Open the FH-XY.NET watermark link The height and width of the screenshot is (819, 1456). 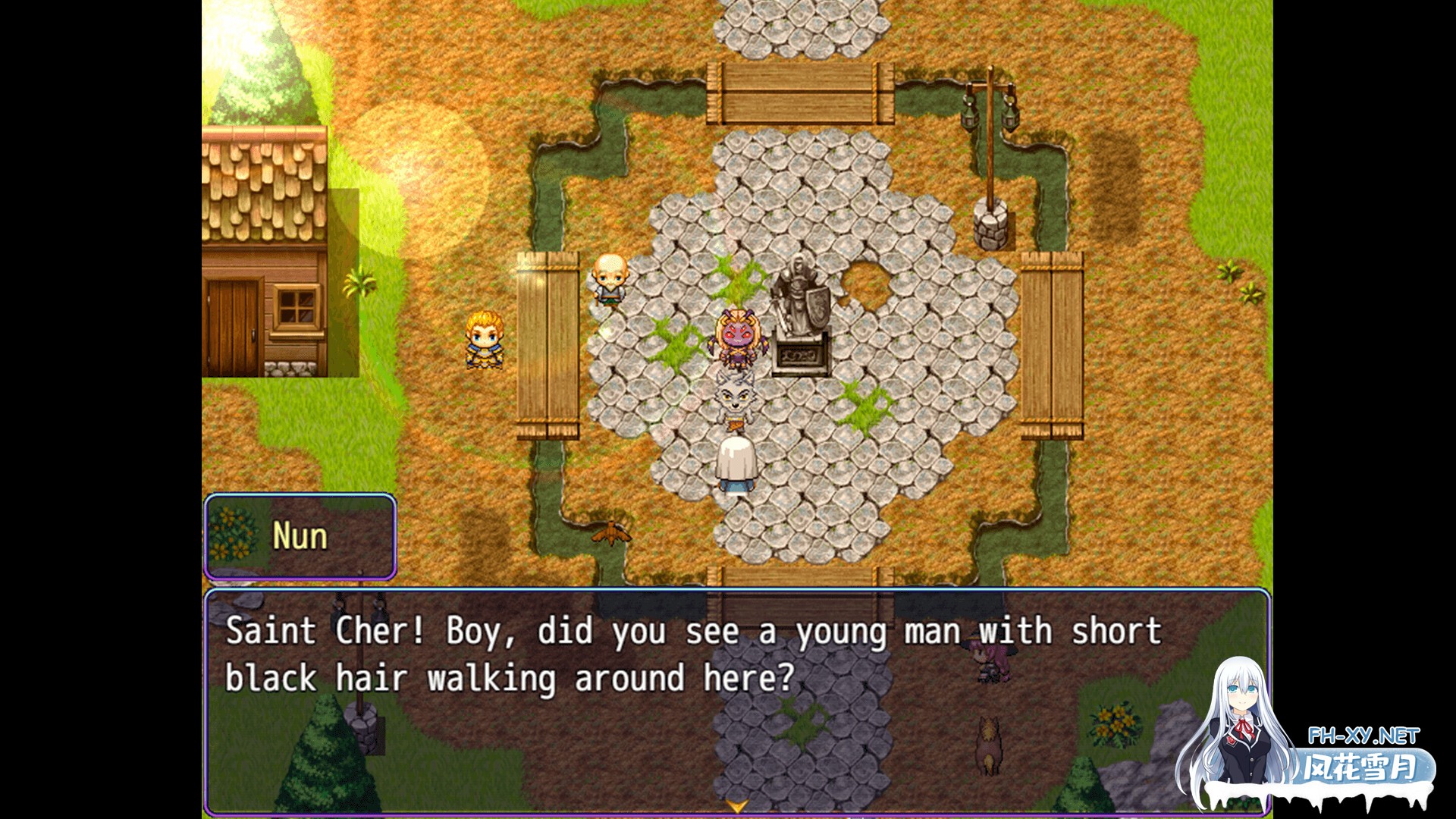pyautogui.click(x=1363, y=736)
